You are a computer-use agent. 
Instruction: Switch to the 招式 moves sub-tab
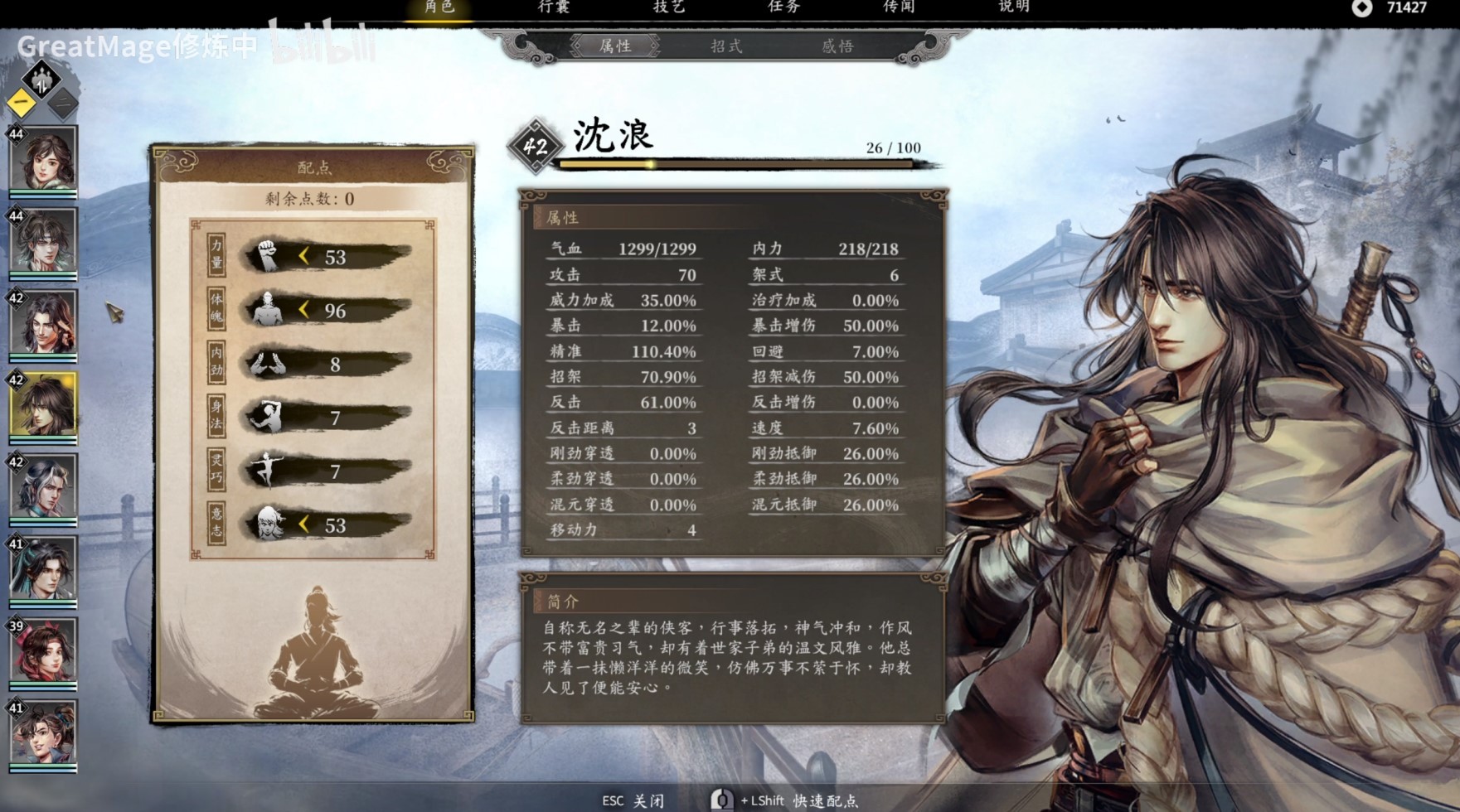pos(726,46)
